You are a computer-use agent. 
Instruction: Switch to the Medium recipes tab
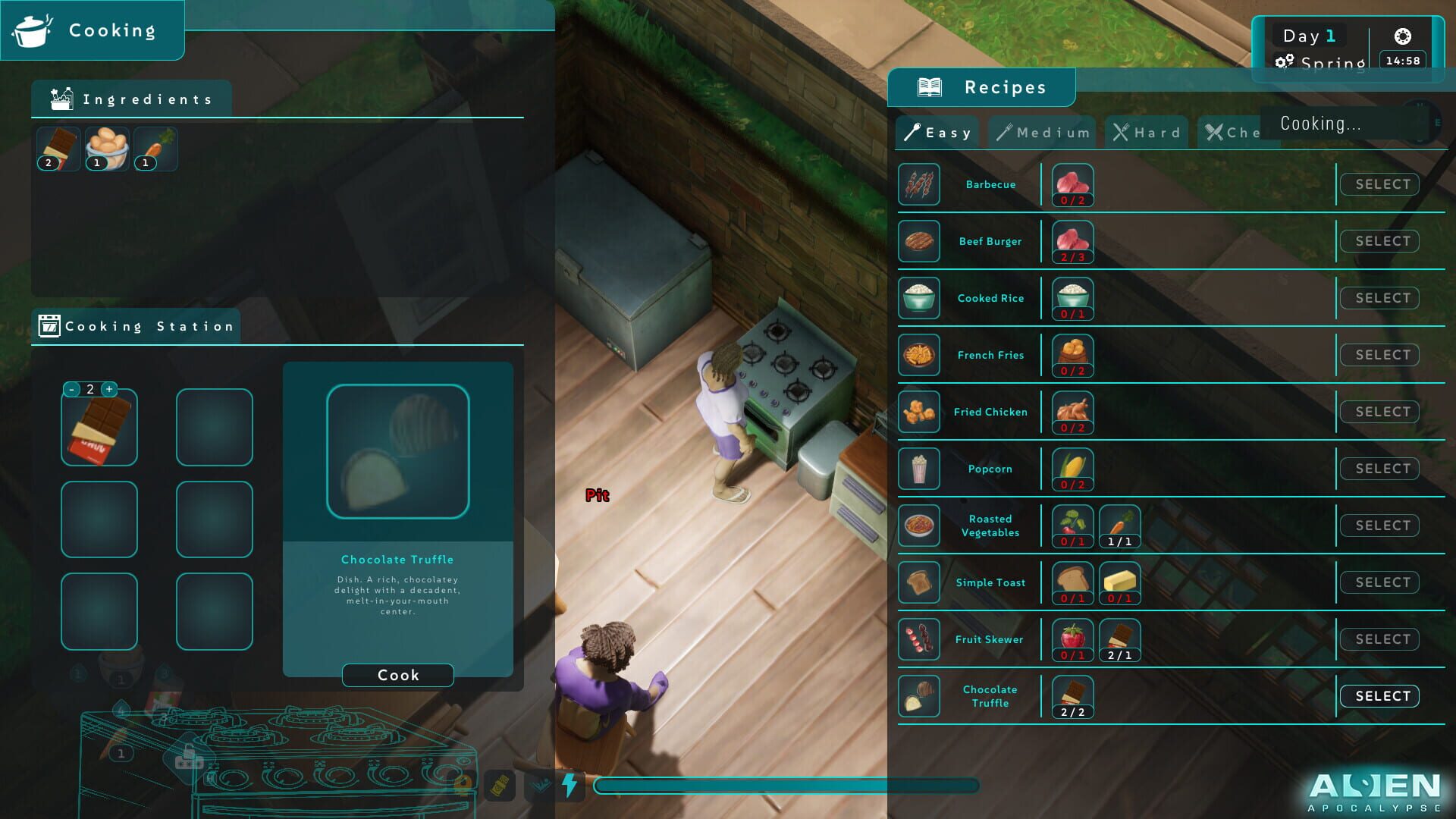[1042, 132]
